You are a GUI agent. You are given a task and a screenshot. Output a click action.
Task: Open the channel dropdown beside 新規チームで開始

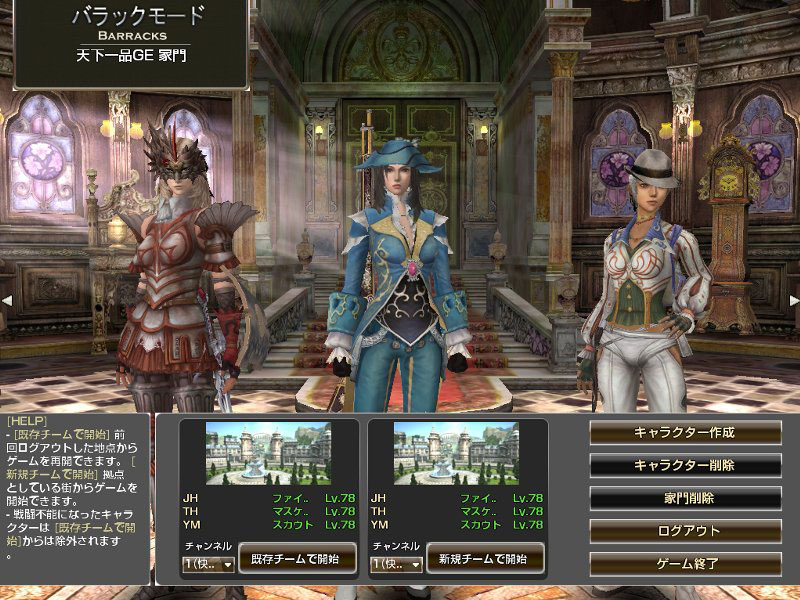click(396, 565)
